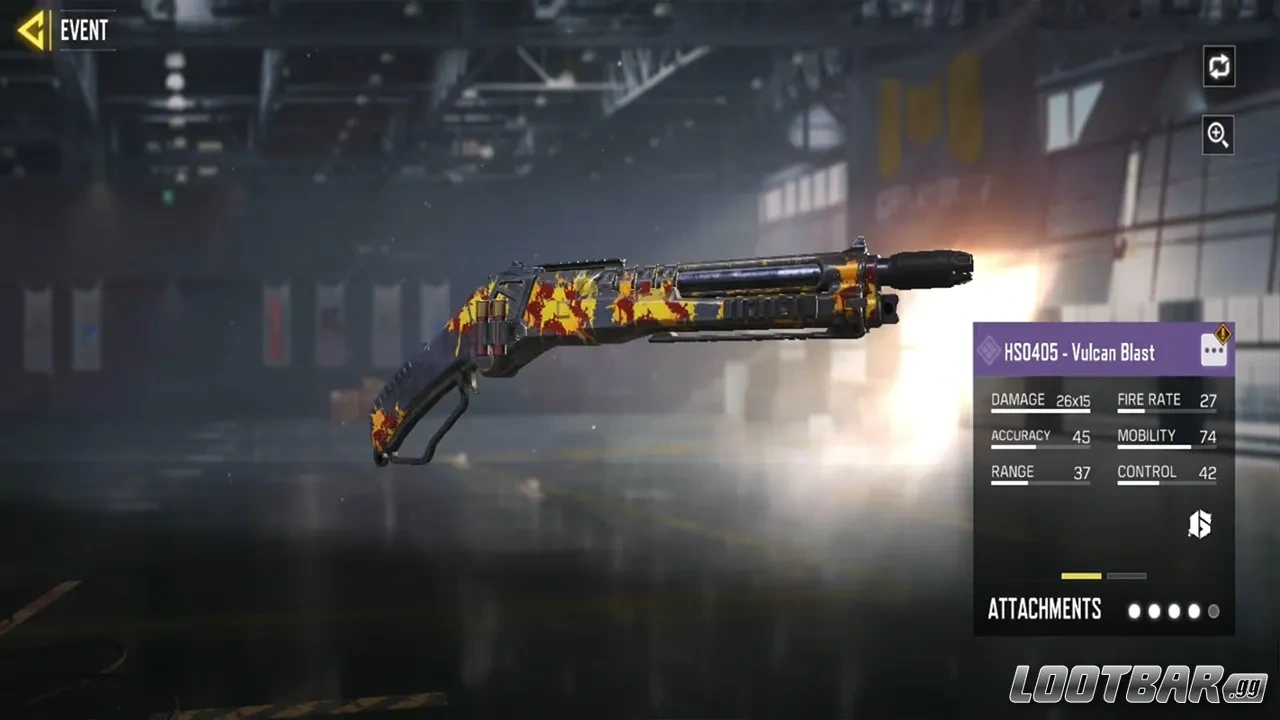Click the clan emblem logo on the stats panel

(x=1200, y=524)
